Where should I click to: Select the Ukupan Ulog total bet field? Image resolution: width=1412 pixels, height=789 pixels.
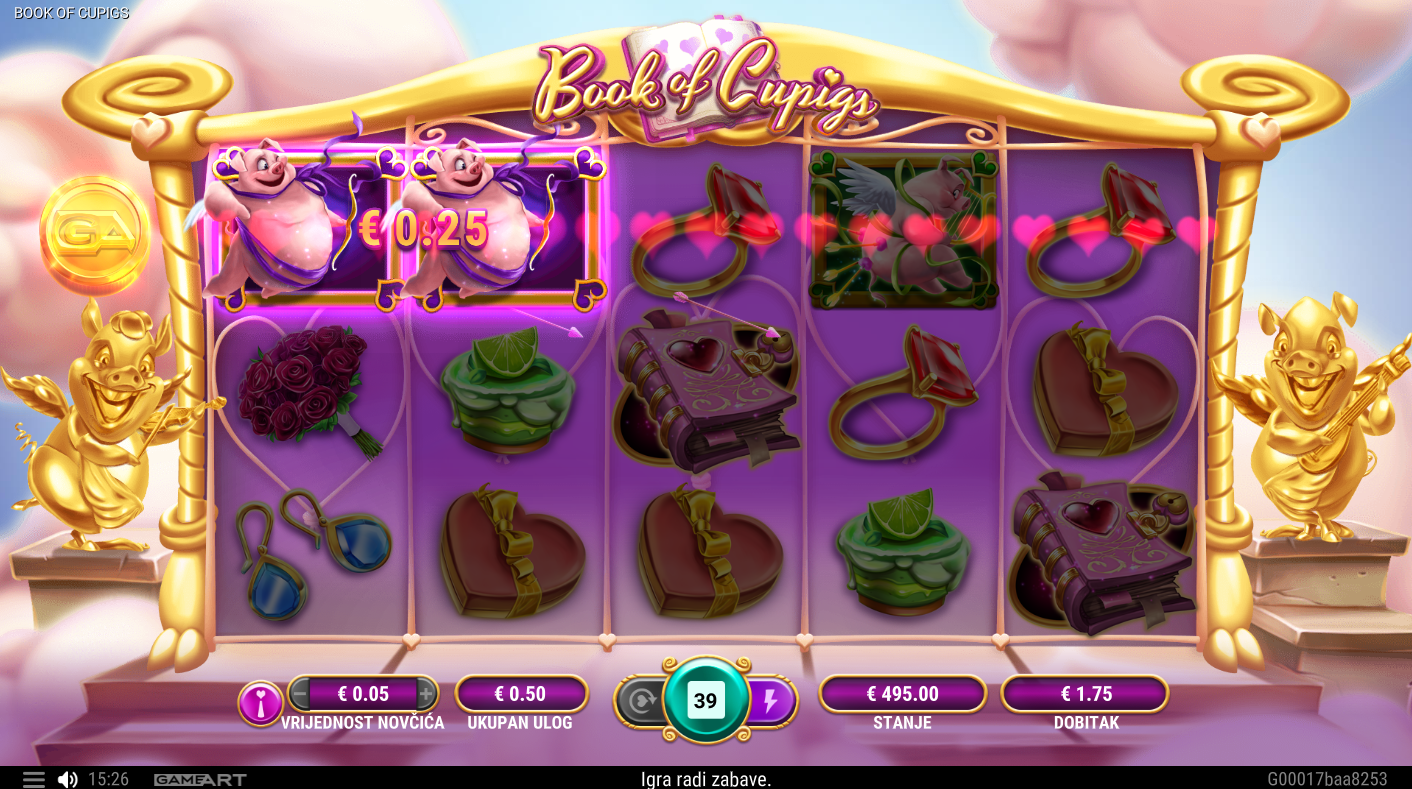(520, 694)
